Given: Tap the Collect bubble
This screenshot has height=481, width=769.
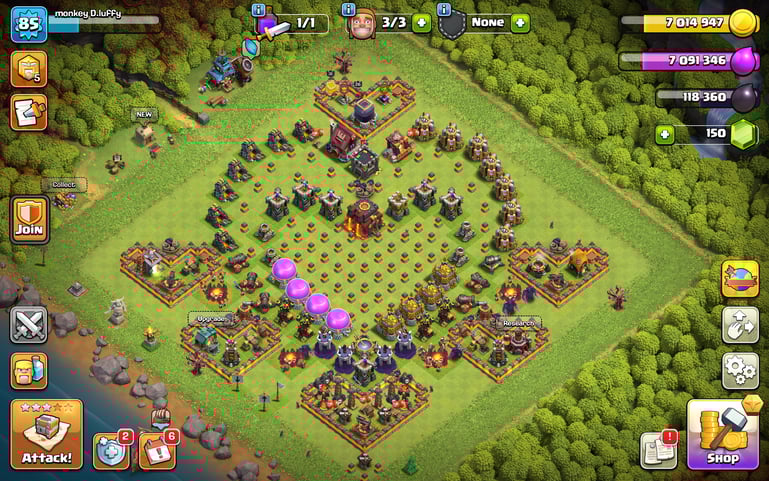Looking at the screenshot, I should click(69, 184).
